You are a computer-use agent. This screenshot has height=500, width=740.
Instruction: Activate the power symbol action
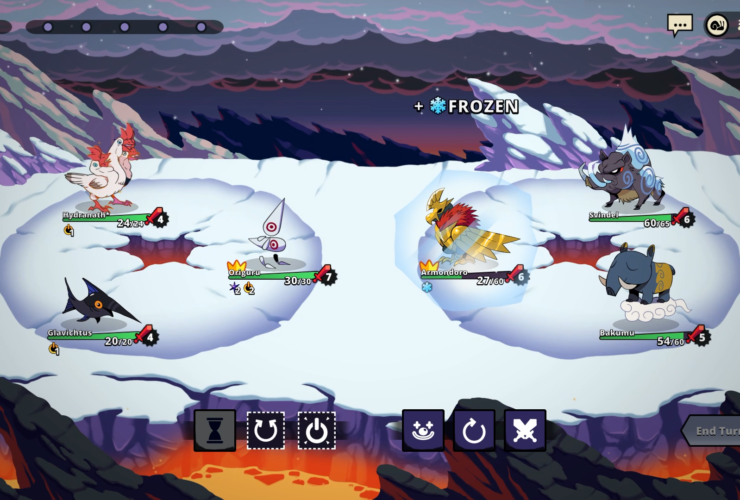click(317, 430)
